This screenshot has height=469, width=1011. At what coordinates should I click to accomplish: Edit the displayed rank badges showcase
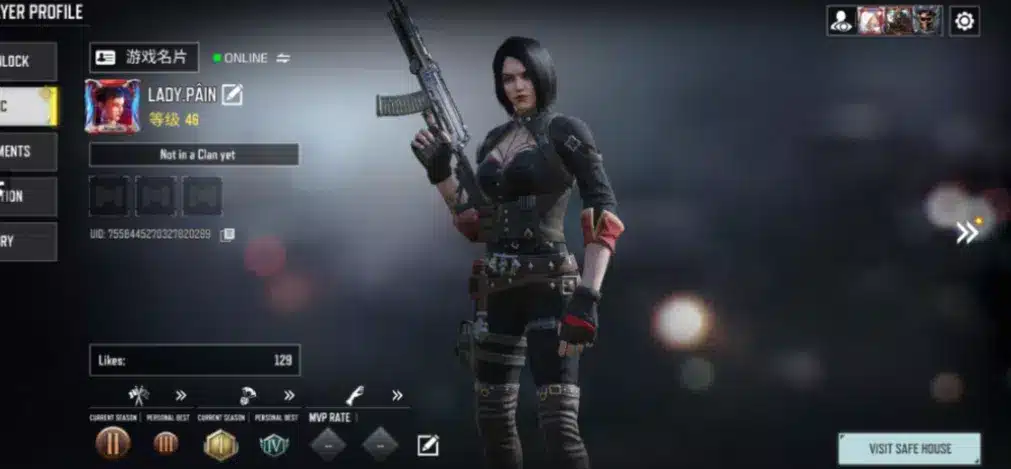428,445
